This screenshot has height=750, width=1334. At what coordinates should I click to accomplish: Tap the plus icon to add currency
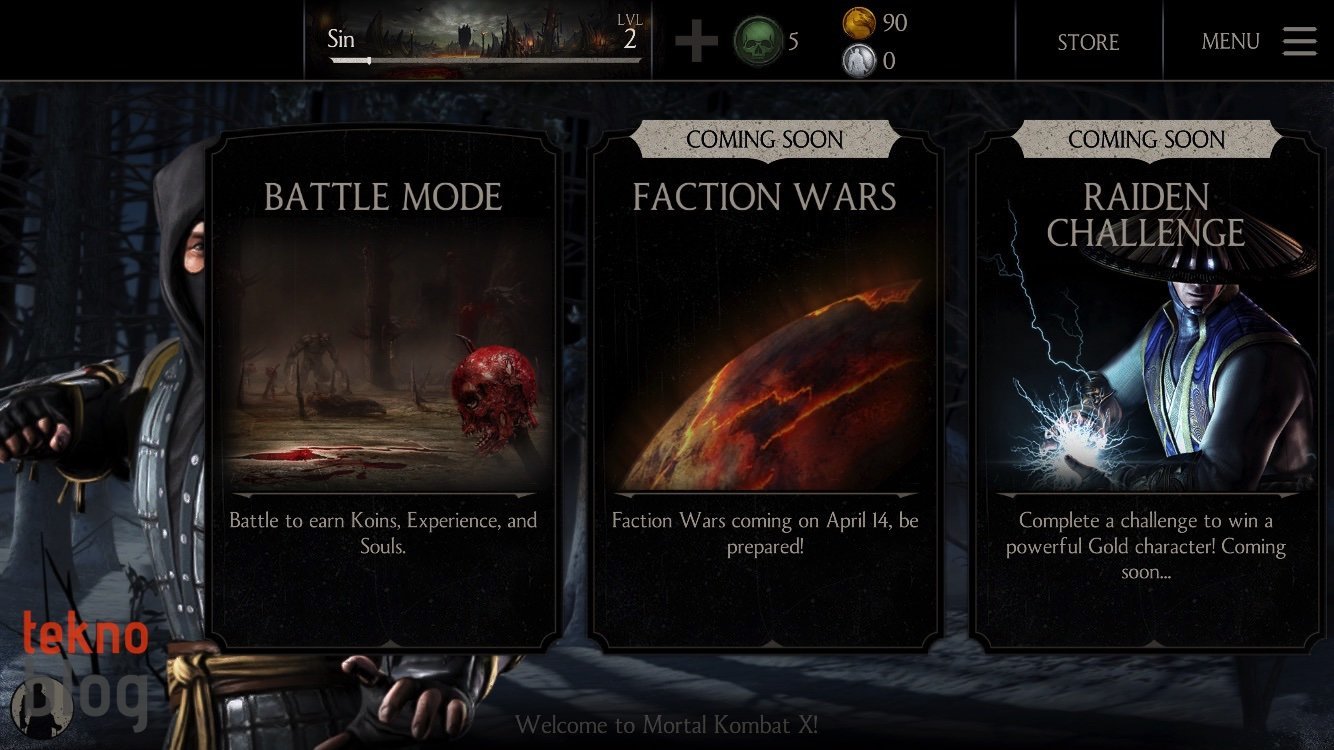pyautogui.click(x=695, y=42)
